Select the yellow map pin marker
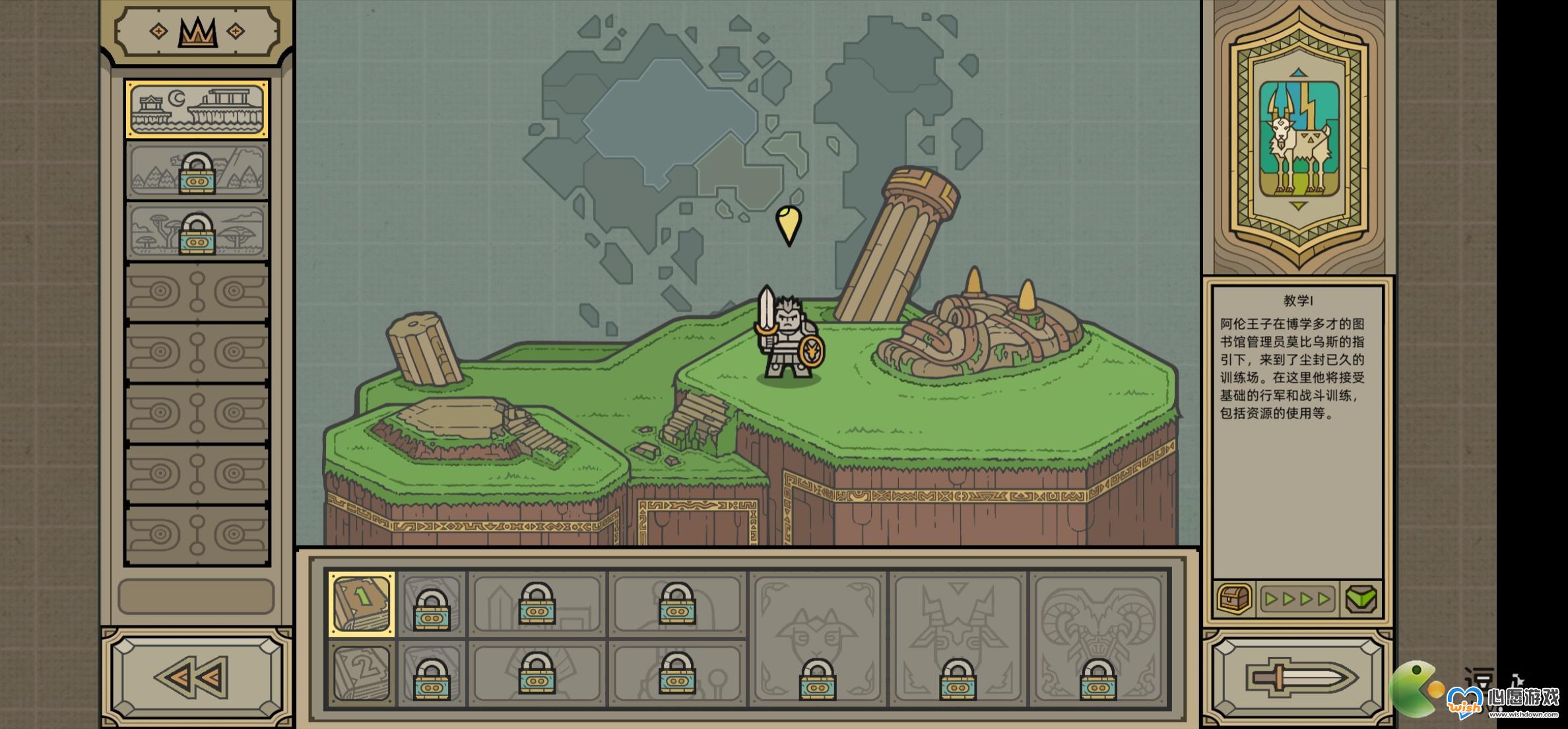Image resolution: width=1568 pixels, height=729 pixels. tap(788, 225)
